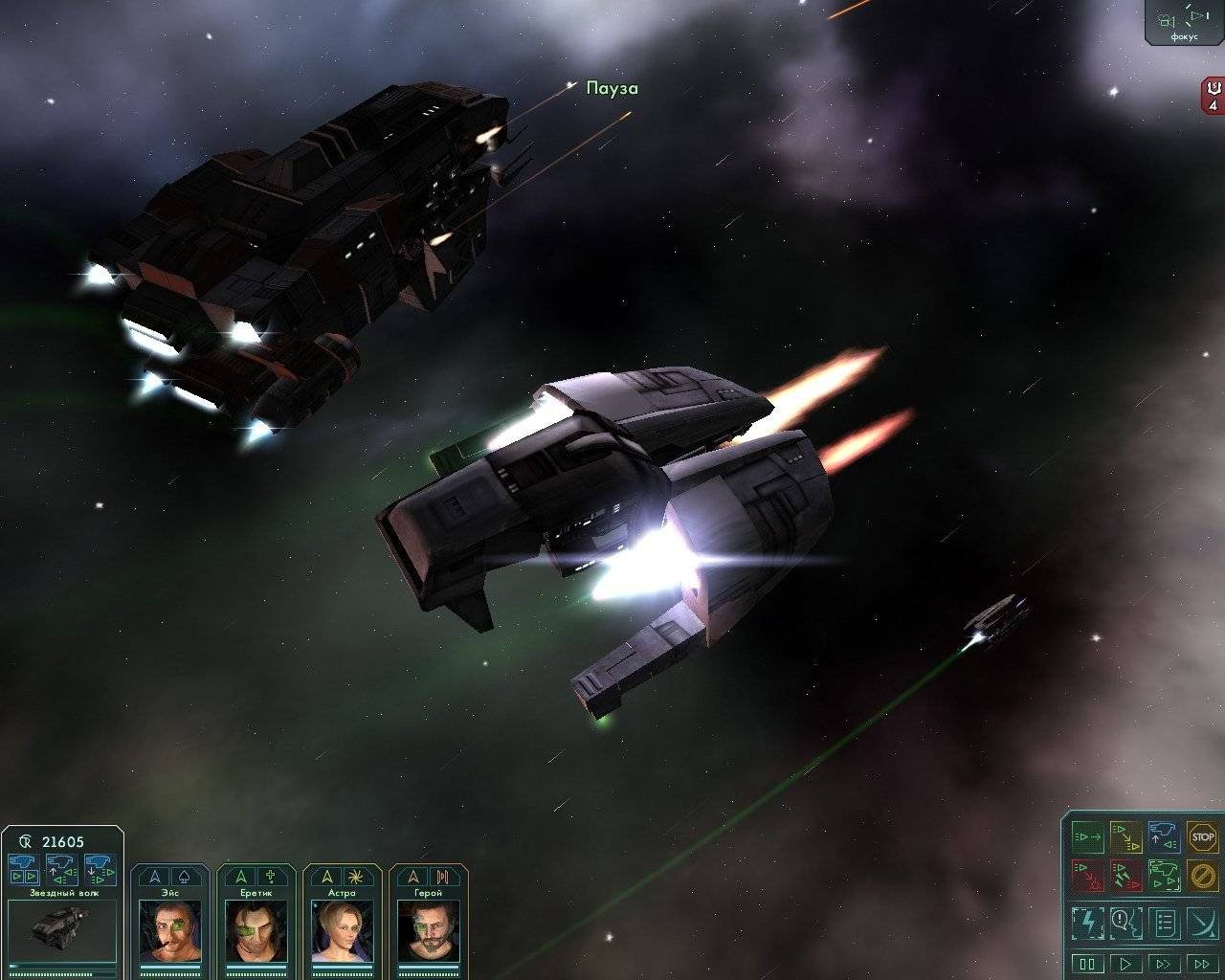Choose the yellow follow-target command

point(1125,837)
